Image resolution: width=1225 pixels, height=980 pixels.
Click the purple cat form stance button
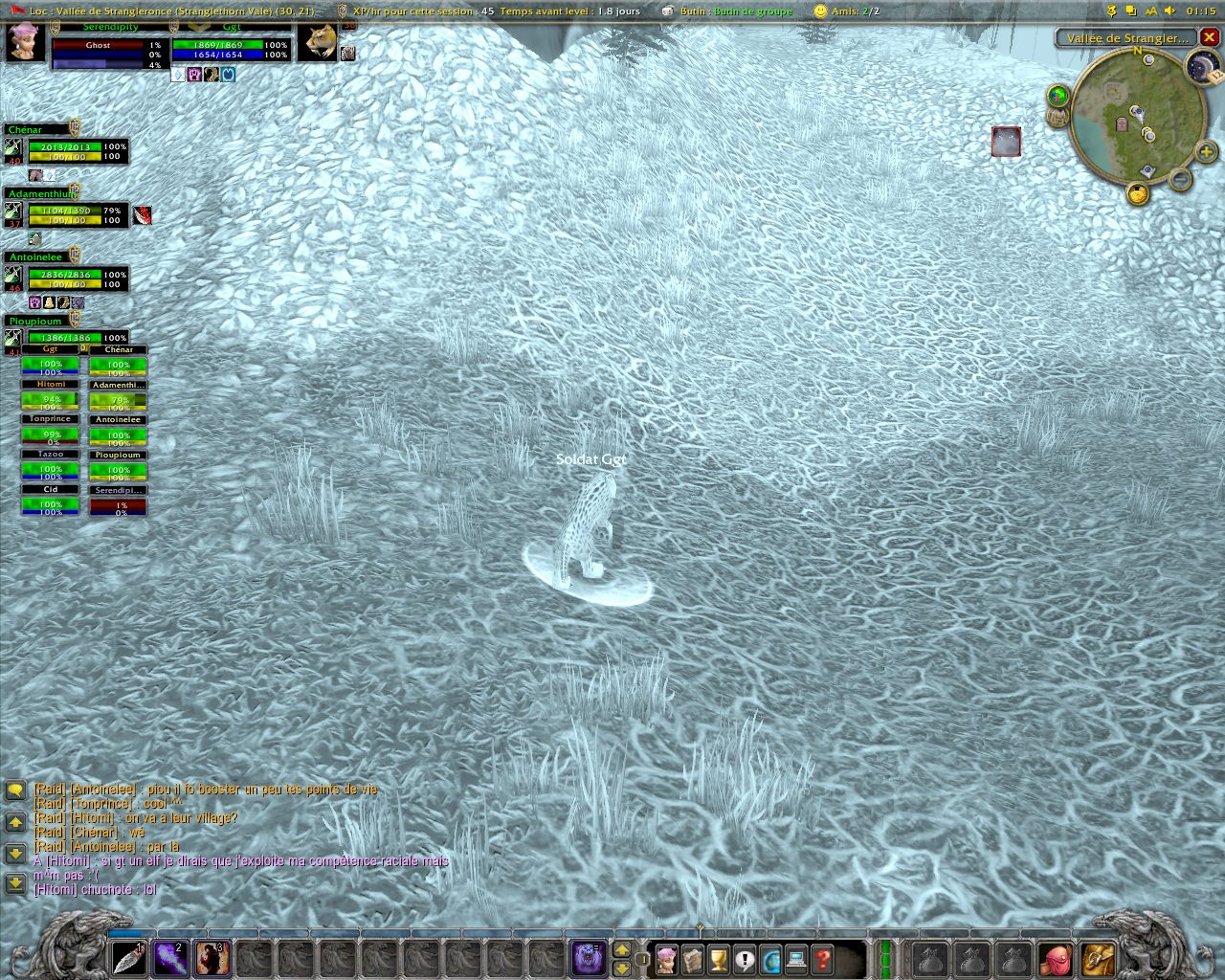coord(588,958)
